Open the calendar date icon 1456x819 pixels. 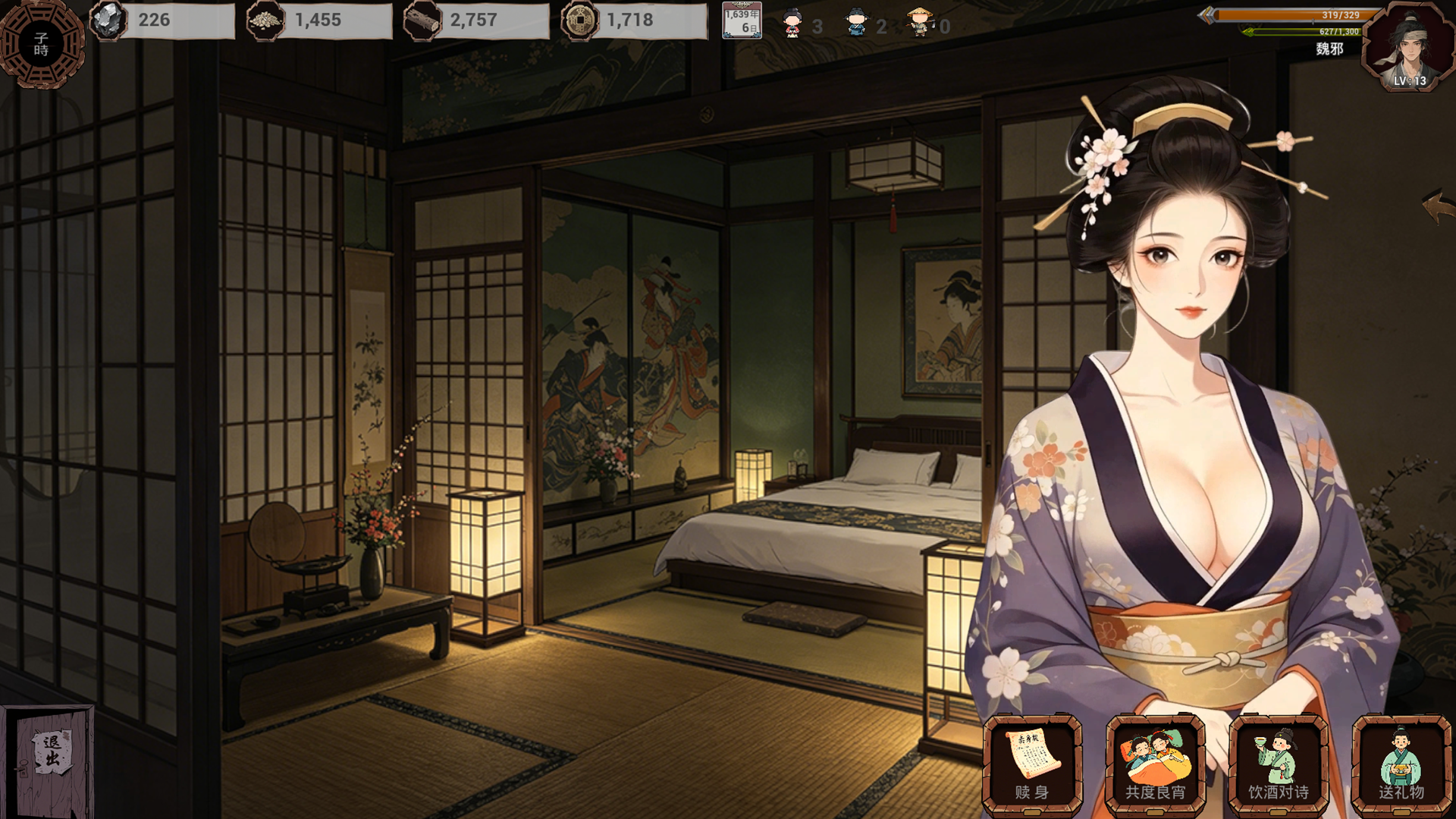[x=741, y=21]
